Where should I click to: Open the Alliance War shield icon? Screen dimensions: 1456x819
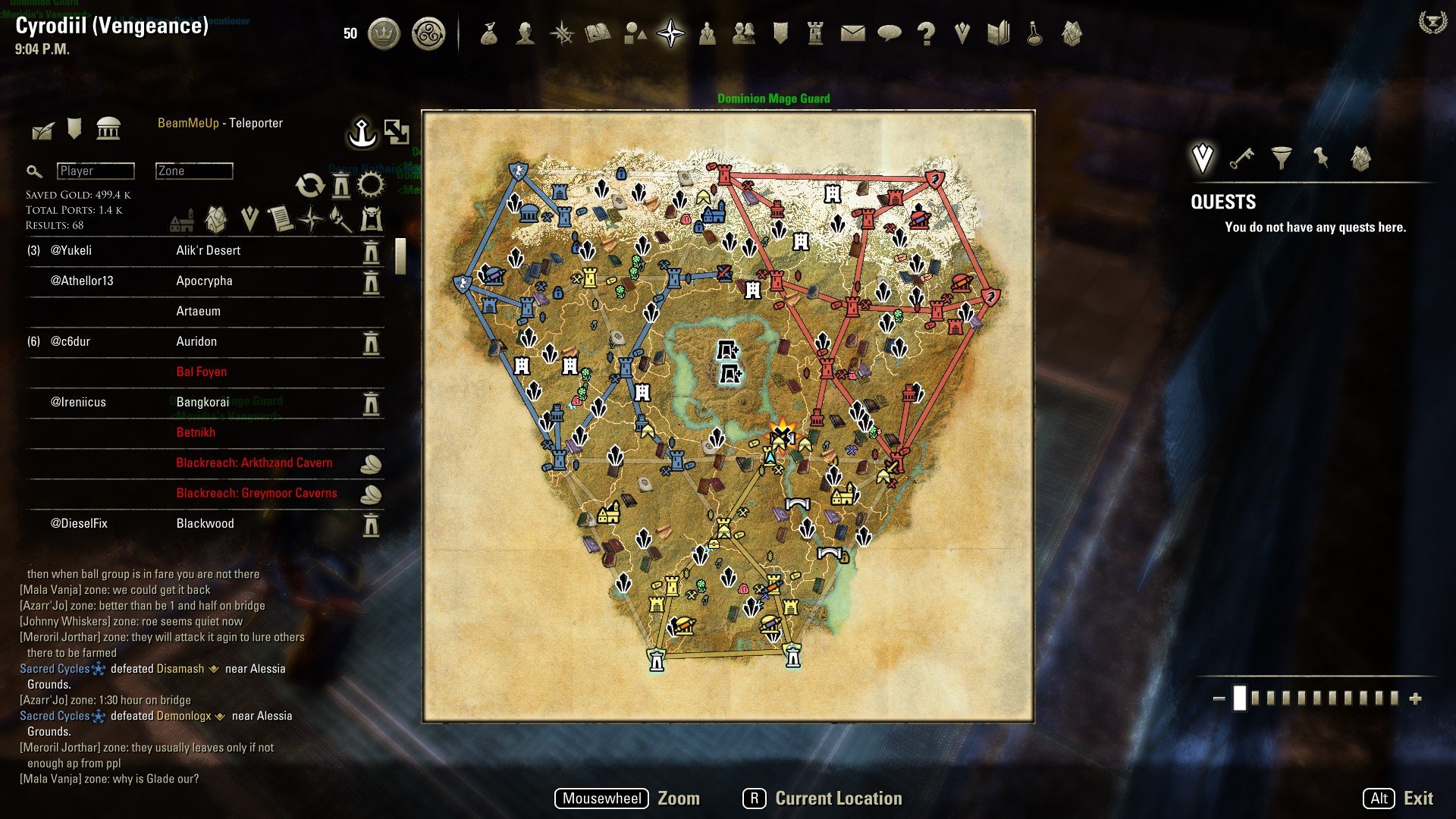pos(780,33)
